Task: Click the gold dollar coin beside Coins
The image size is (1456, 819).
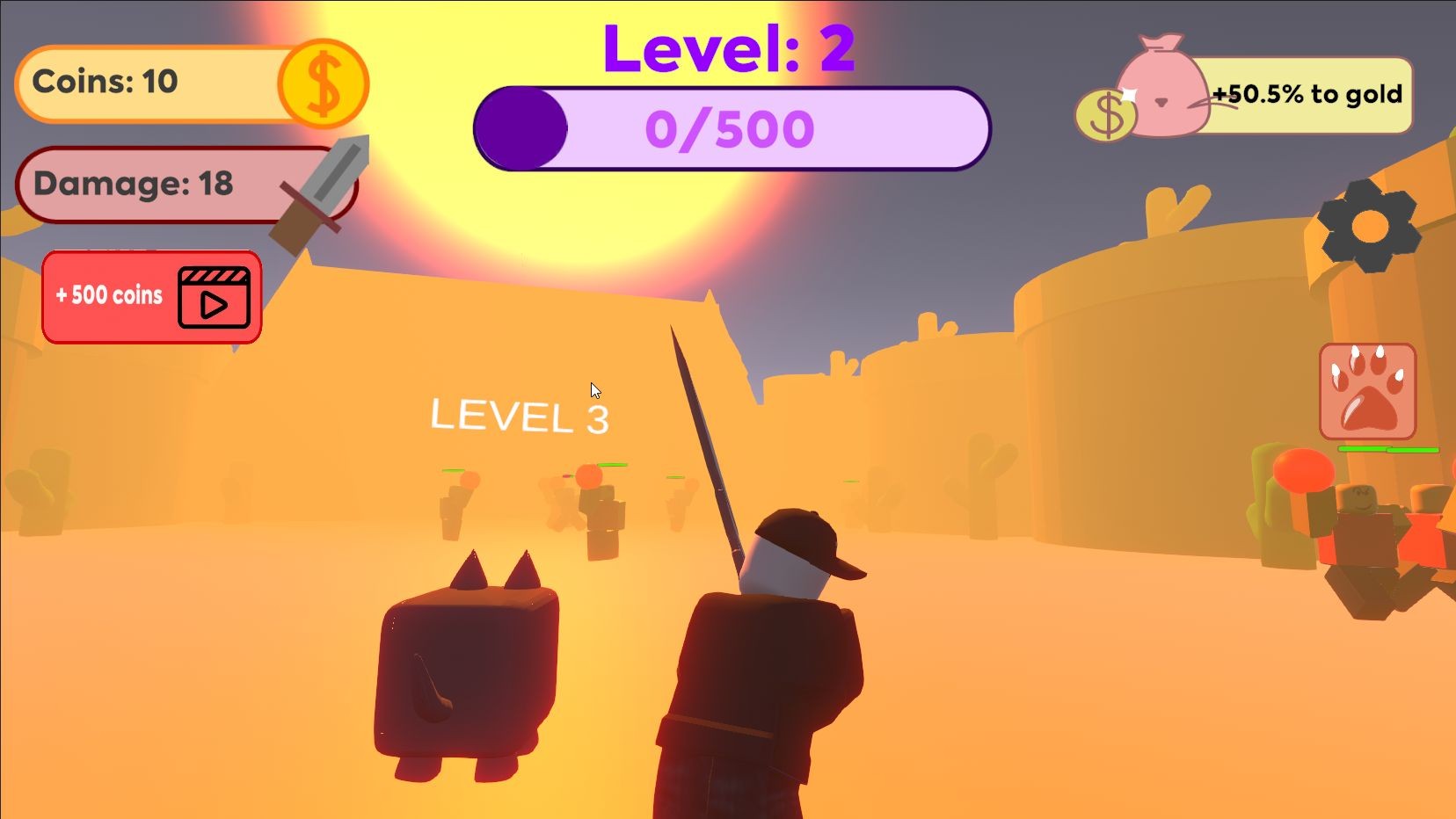Action: click(x=324, y=83)
